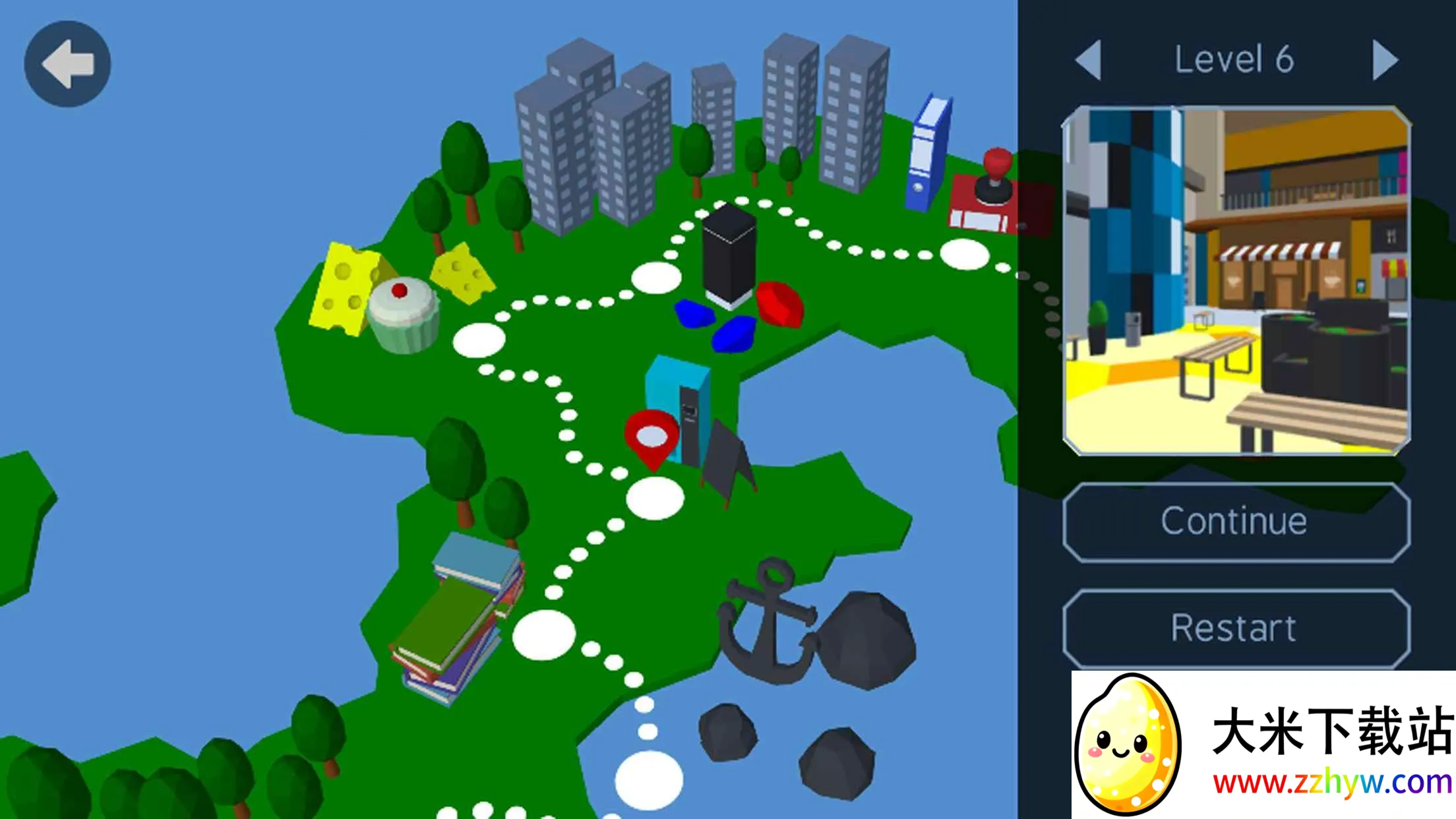The image size is (1456, 819).
Task: Continue the current level
Action: pos(1236,522)
